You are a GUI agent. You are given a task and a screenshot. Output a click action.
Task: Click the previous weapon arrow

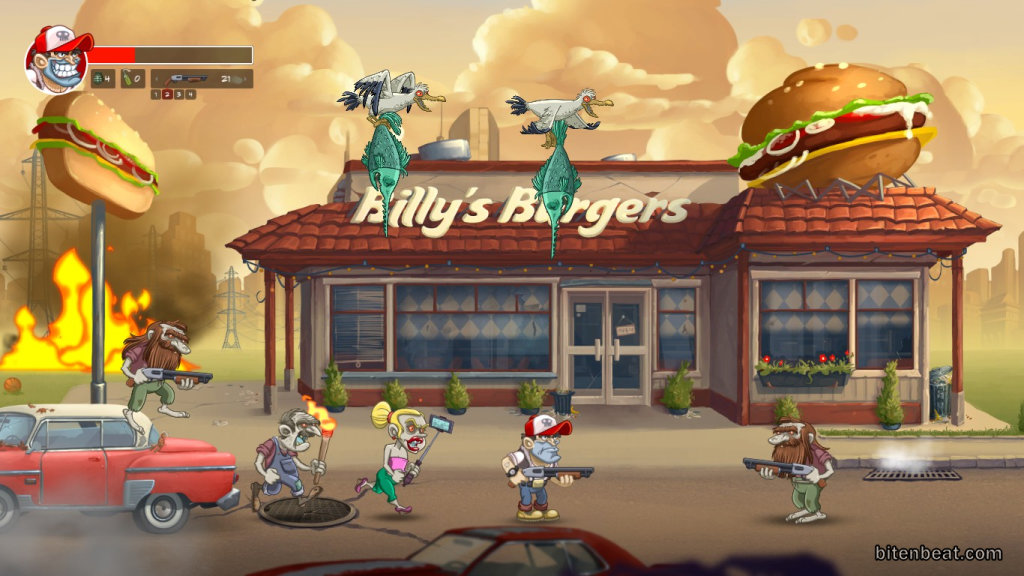tap(158, 78)
